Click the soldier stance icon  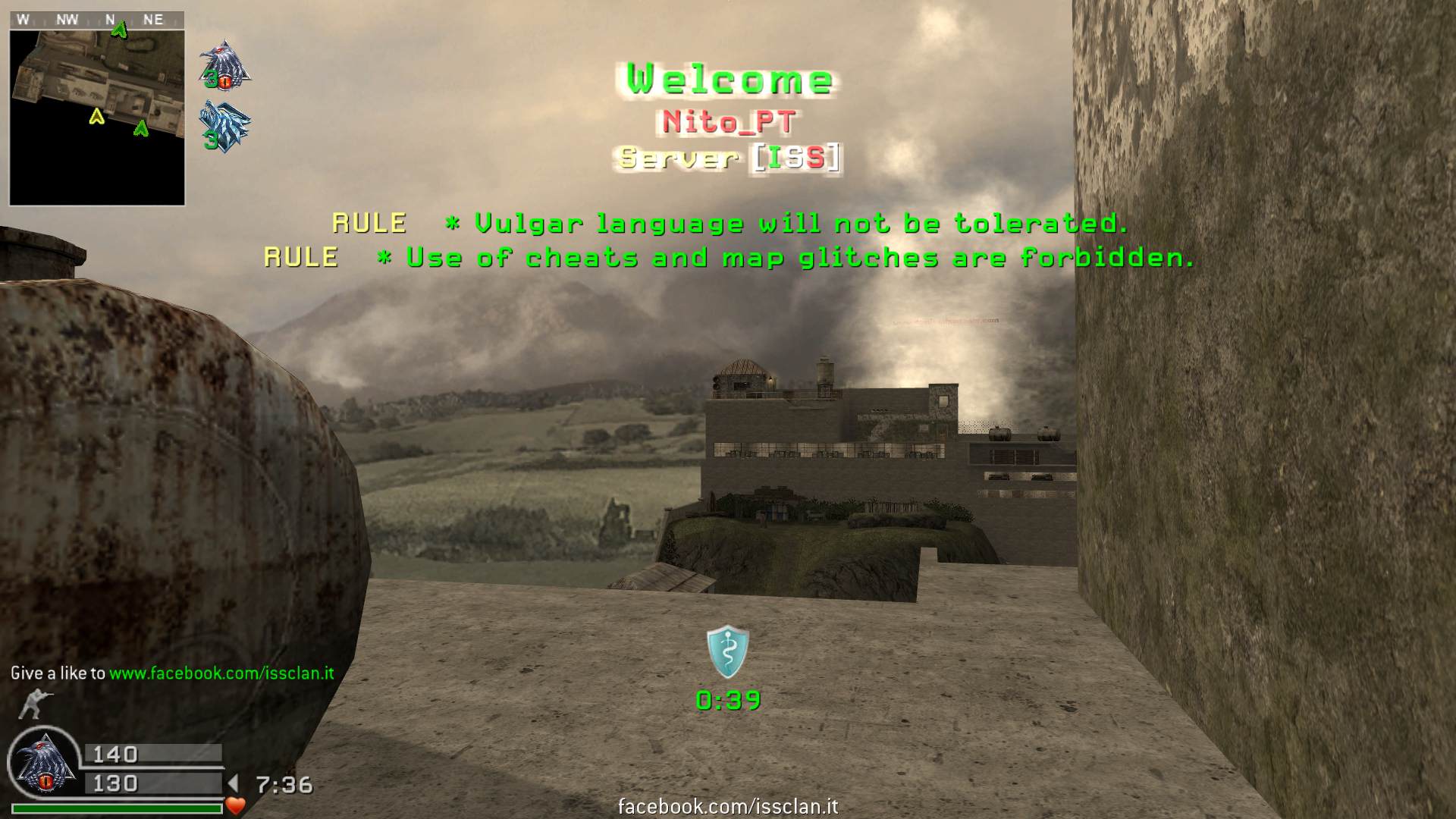[32, 704]
